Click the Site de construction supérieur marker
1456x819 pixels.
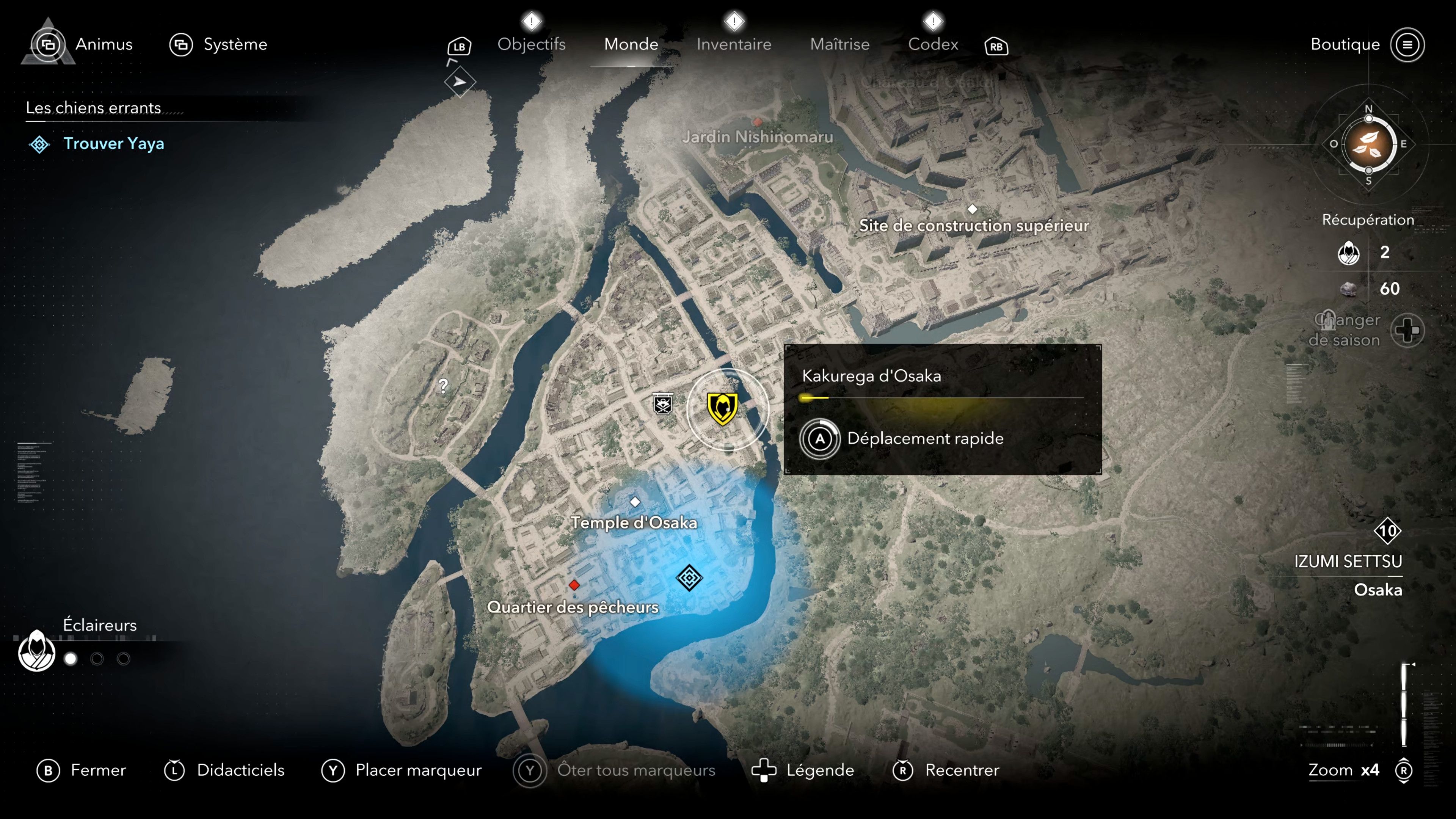pyautogui.click(x=973, y=209)
